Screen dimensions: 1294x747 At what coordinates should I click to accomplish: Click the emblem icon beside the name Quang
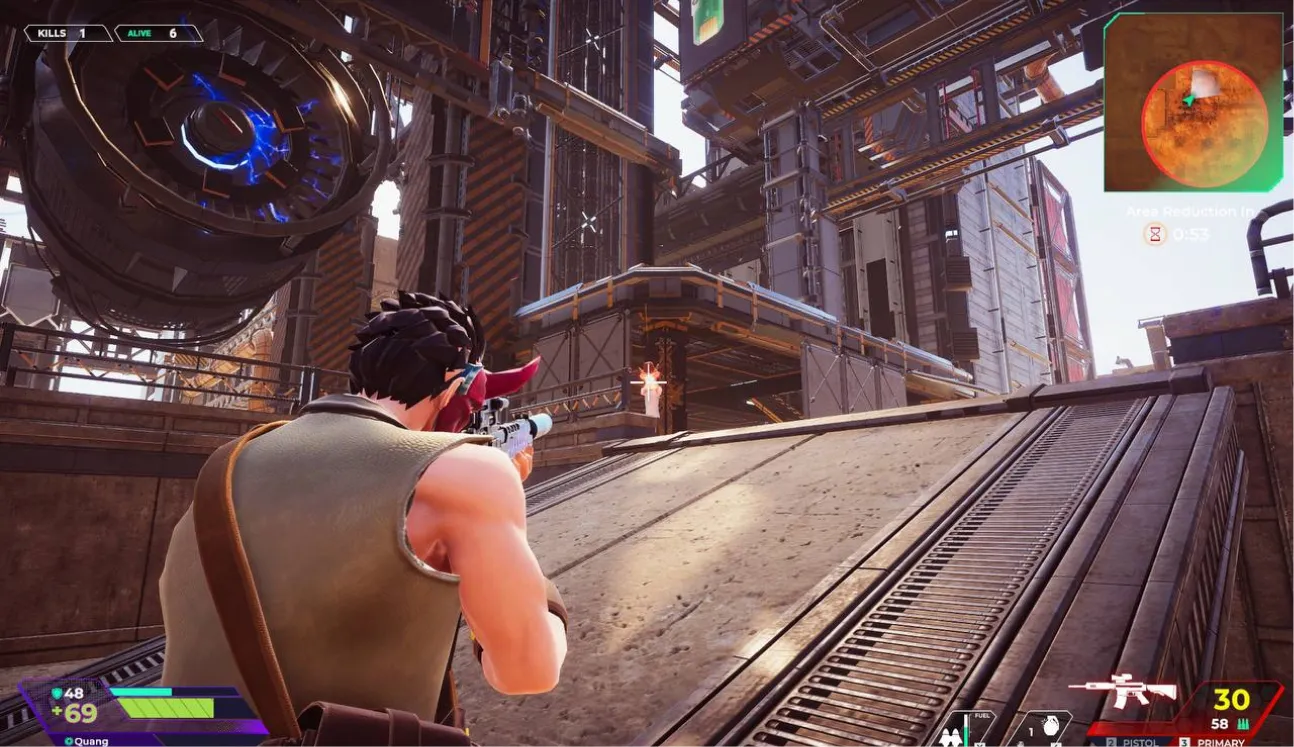[x=70, y=741]
